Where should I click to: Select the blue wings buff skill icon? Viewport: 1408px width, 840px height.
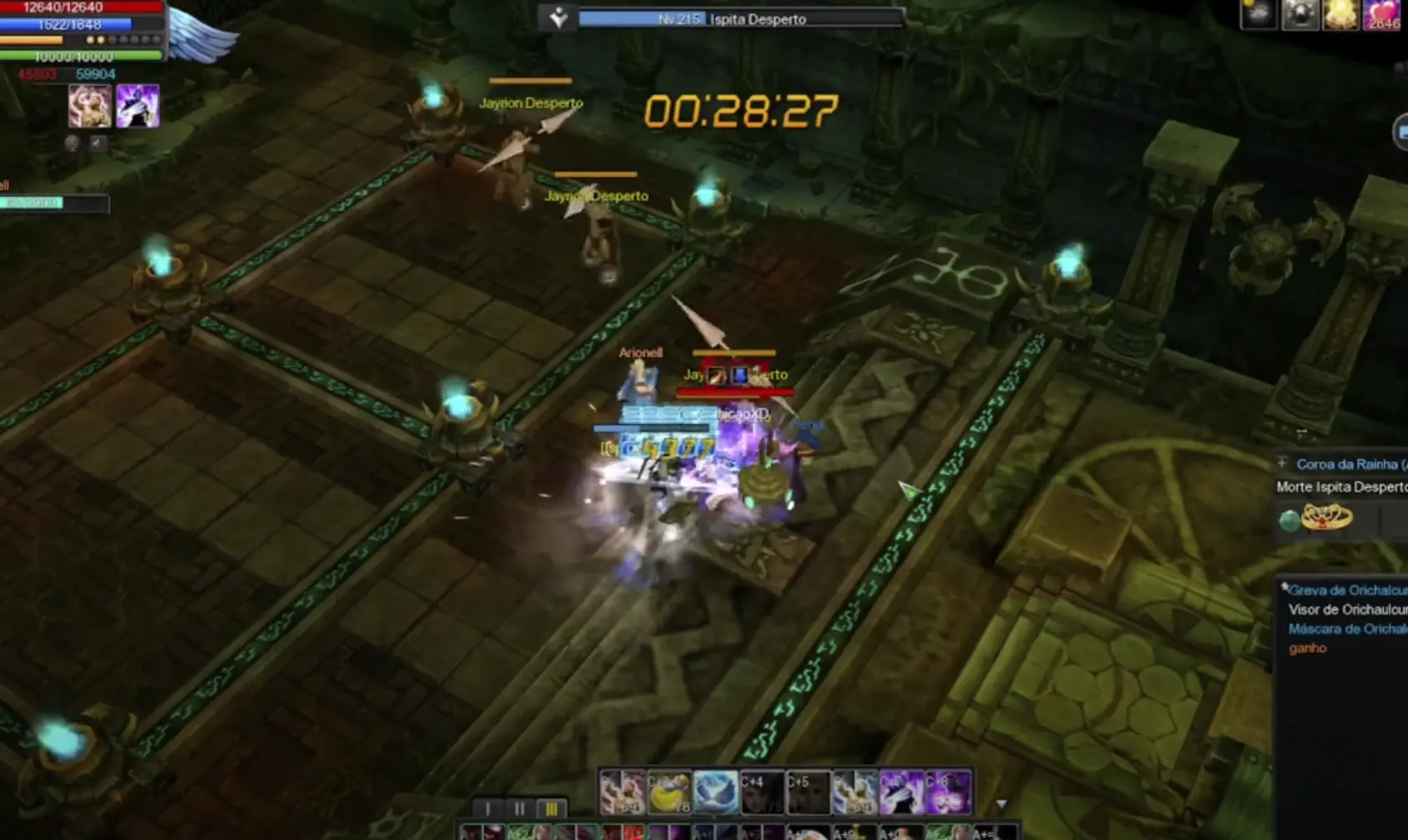(x=716, y=792)
